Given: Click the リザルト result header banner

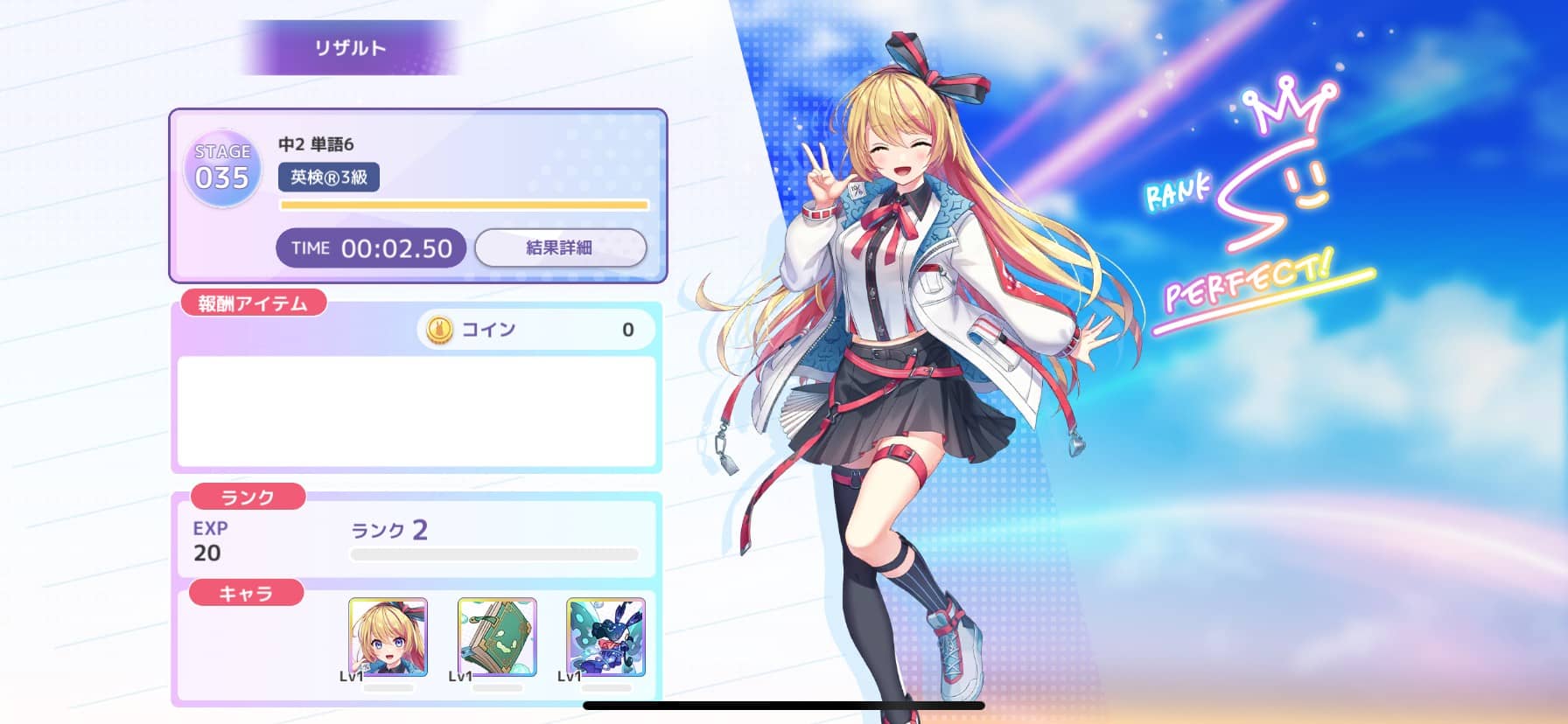Looking at the screenshot, I should pyautogui.click(x=349, y=48).
